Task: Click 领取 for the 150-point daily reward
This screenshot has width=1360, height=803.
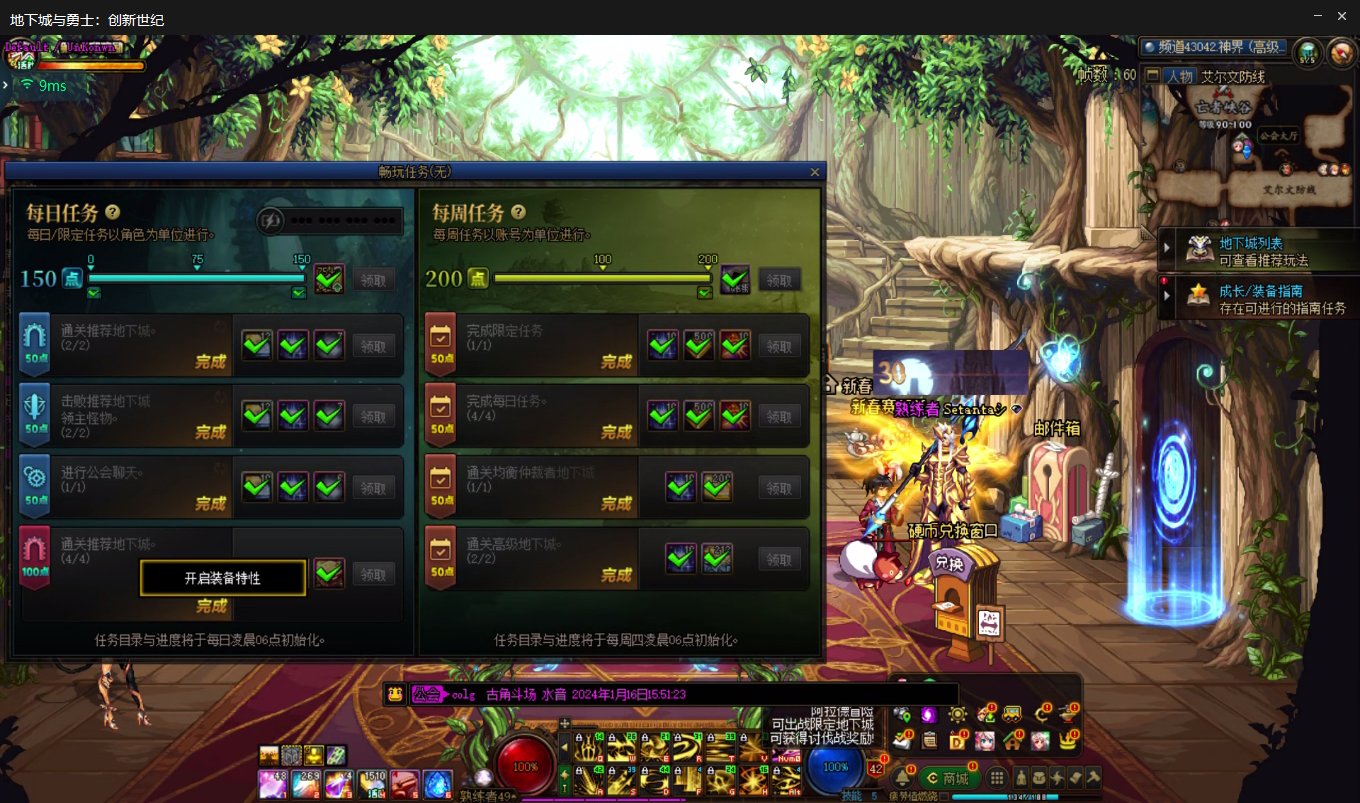Action: click(373, 279)
